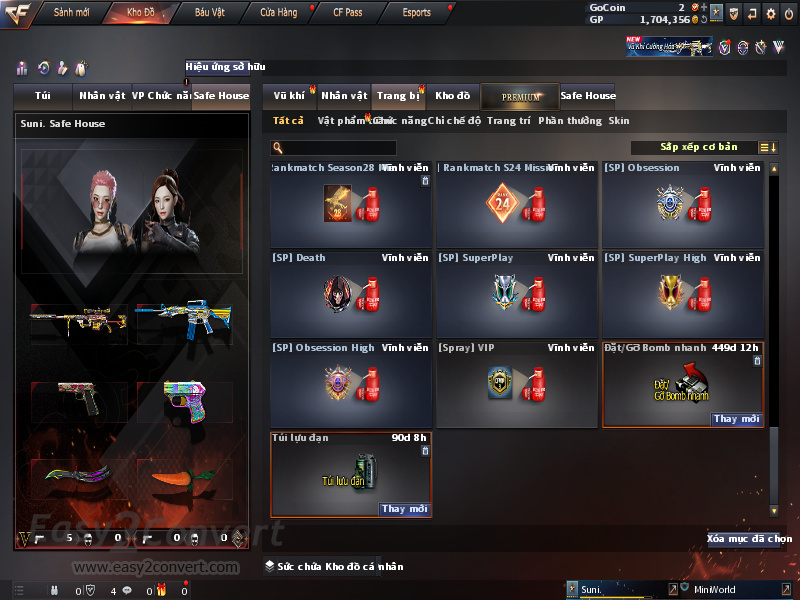Go to the Báu Vật section
Viewport: 800px width, 600px height.
point(210,12)
